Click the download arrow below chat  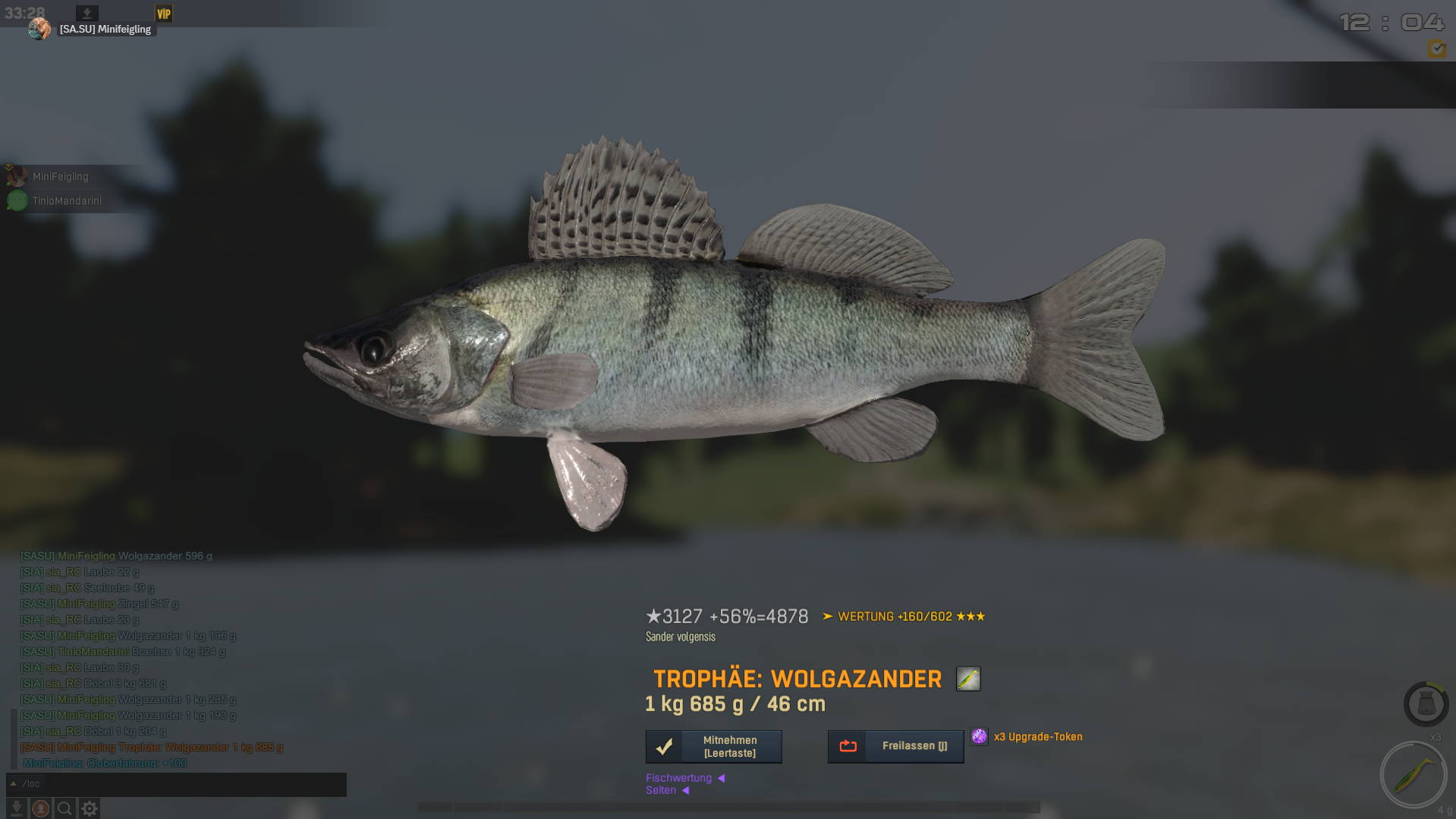coord(16,808)
